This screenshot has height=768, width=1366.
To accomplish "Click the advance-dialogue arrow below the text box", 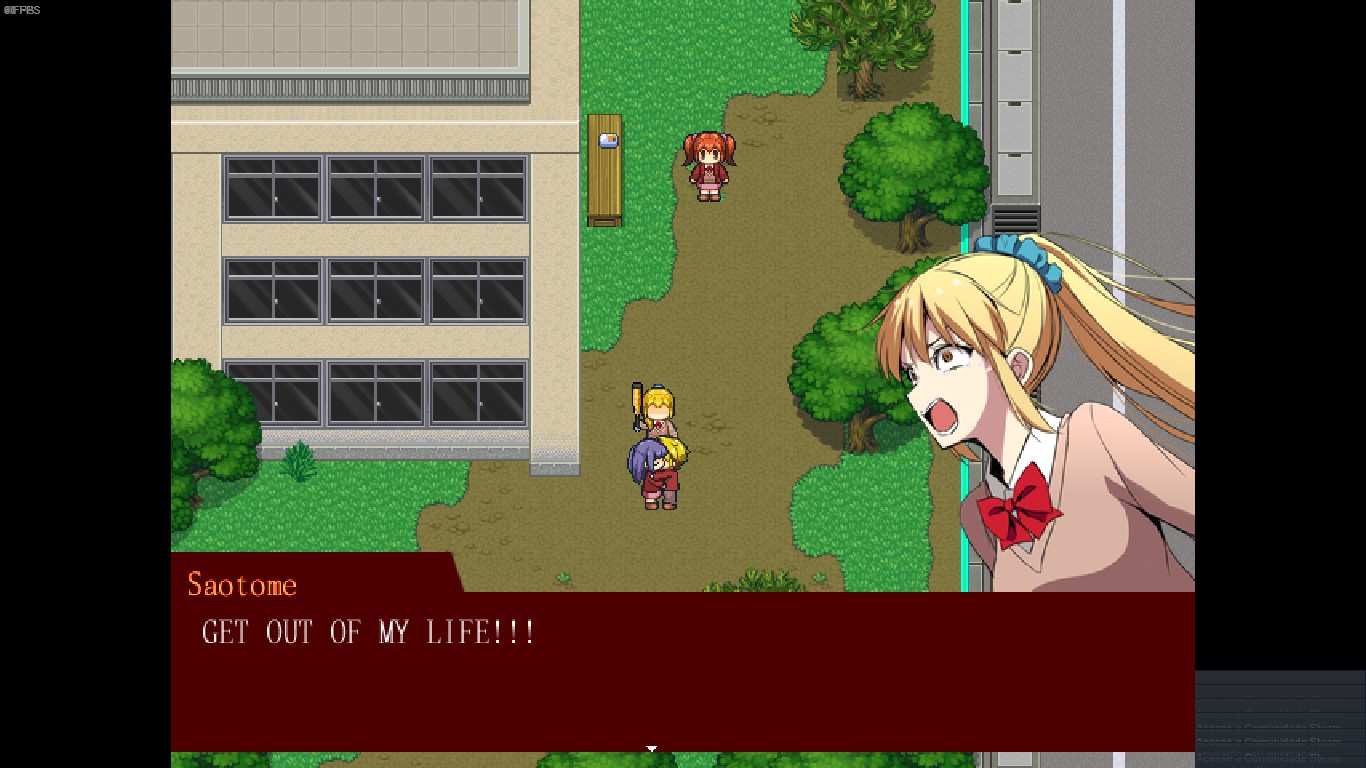I will point(652,748).
